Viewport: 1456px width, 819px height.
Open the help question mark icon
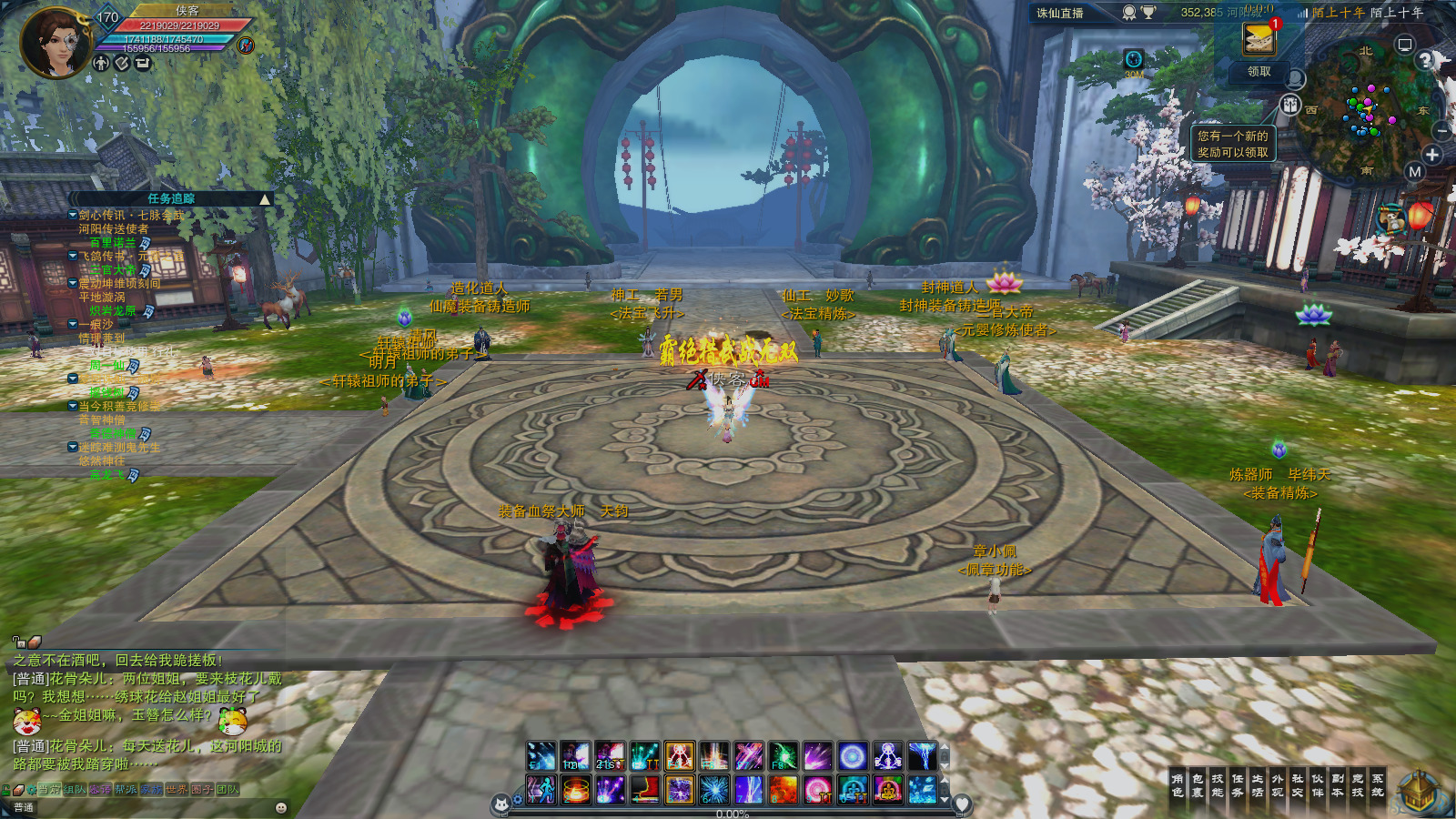coord(1426,60)
